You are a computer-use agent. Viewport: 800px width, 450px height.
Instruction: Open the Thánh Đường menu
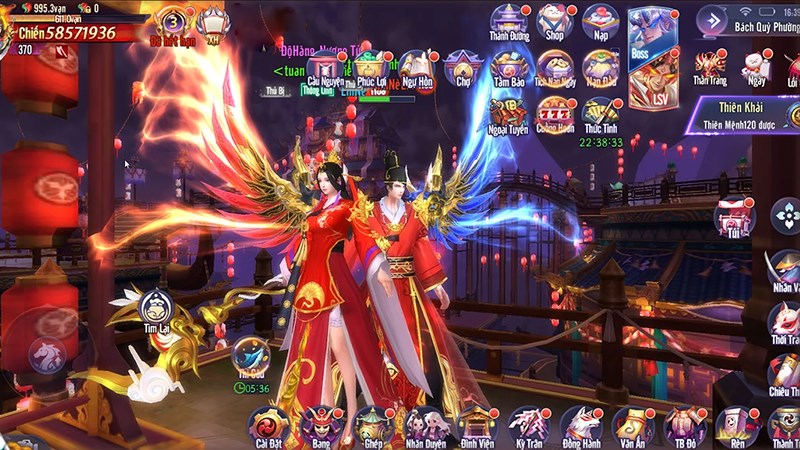[x=508, y=22]
